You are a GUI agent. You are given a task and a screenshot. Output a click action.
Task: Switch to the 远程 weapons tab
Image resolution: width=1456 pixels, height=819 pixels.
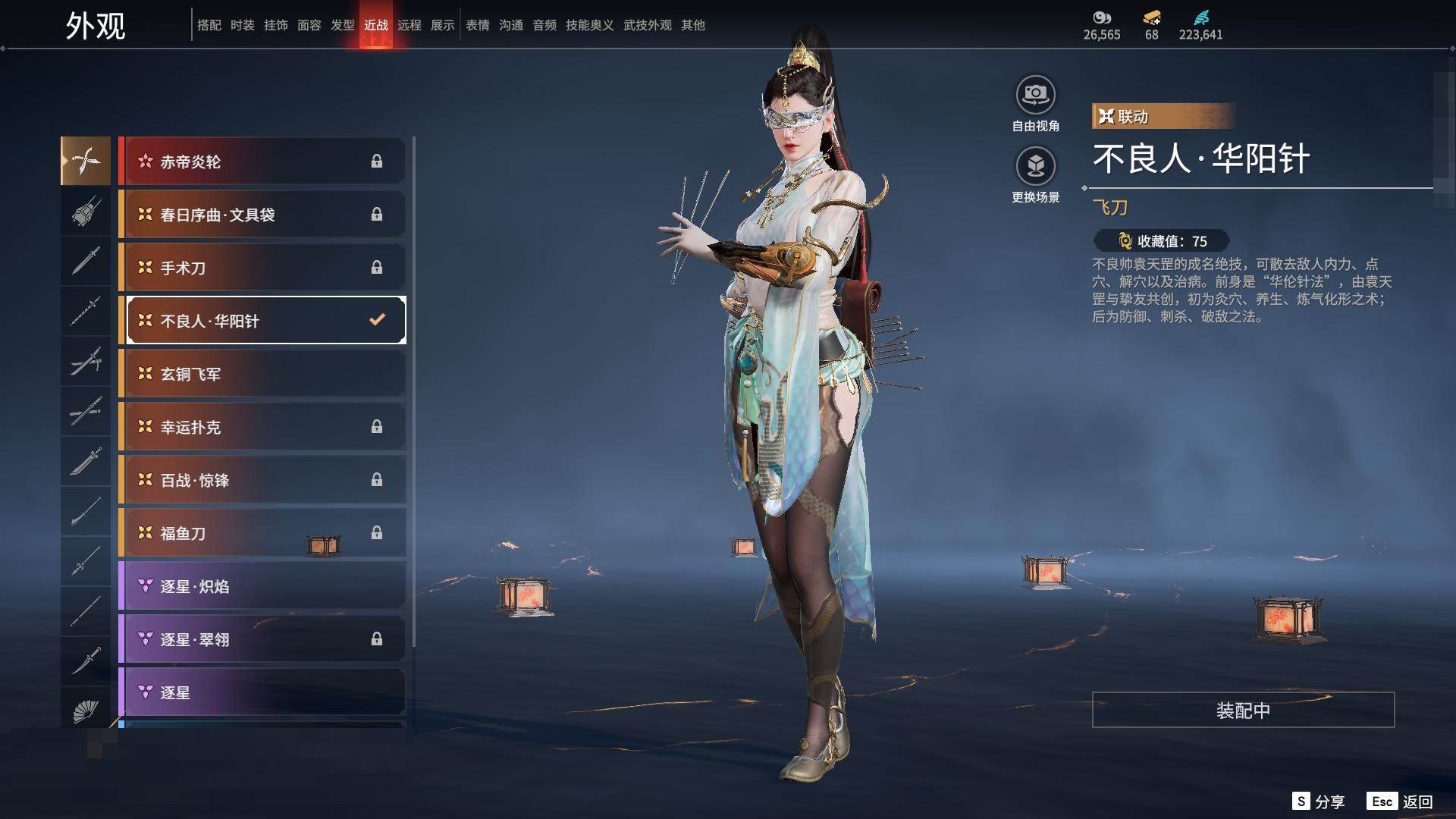tap(409, 25)
